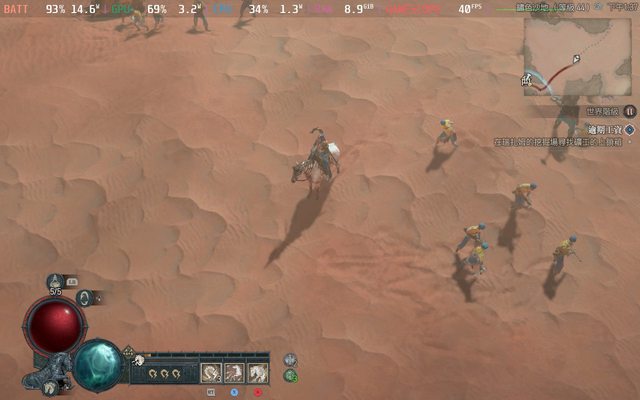Use the healing potion icon showing 5/5

pyautogui.click(x=55, y=283)
